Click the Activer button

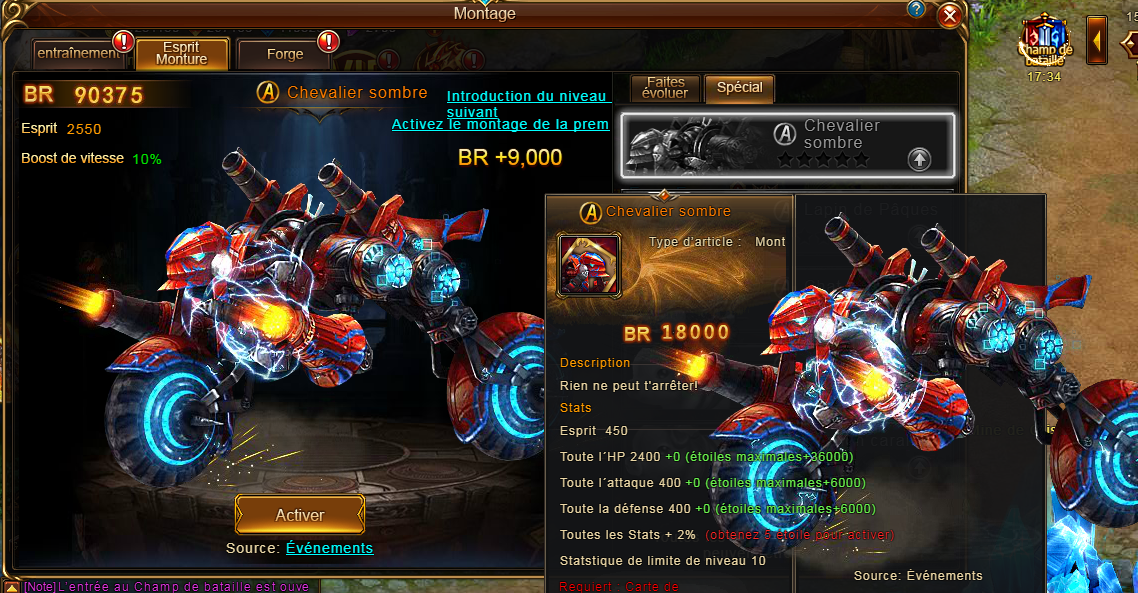point(300,515)
